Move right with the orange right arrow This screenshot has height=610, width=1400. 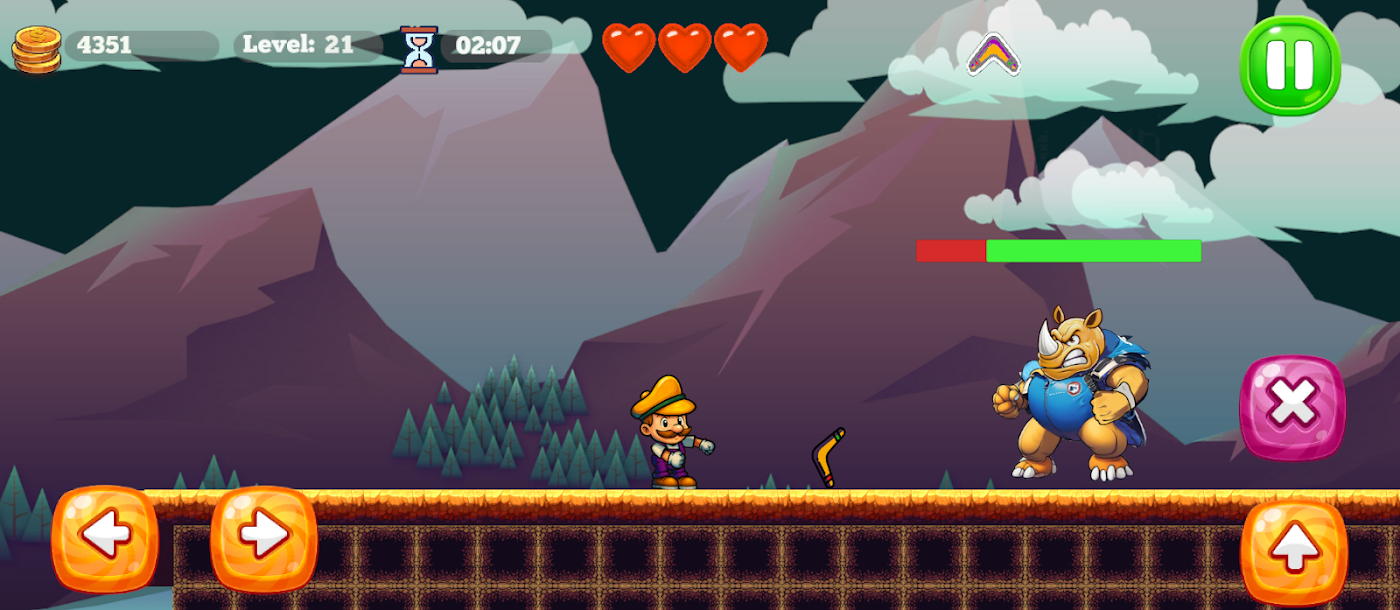tap(264, 538)
